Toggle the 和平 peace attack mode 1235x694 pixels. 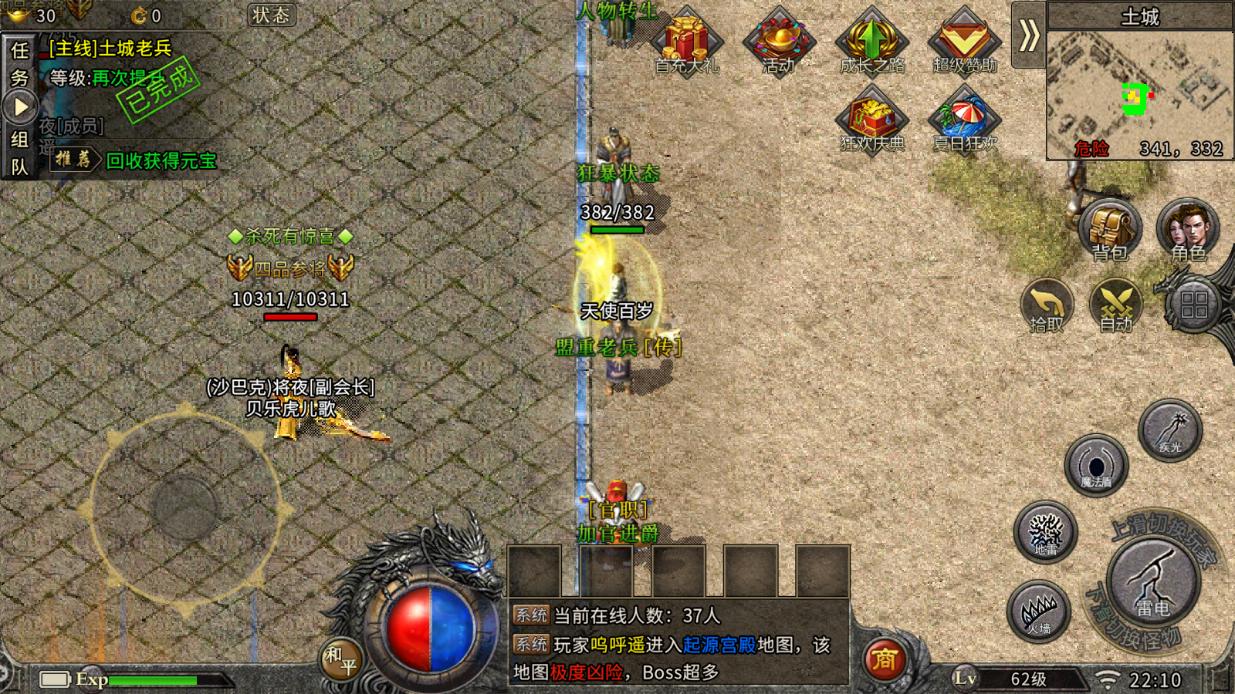click(341, 658)
